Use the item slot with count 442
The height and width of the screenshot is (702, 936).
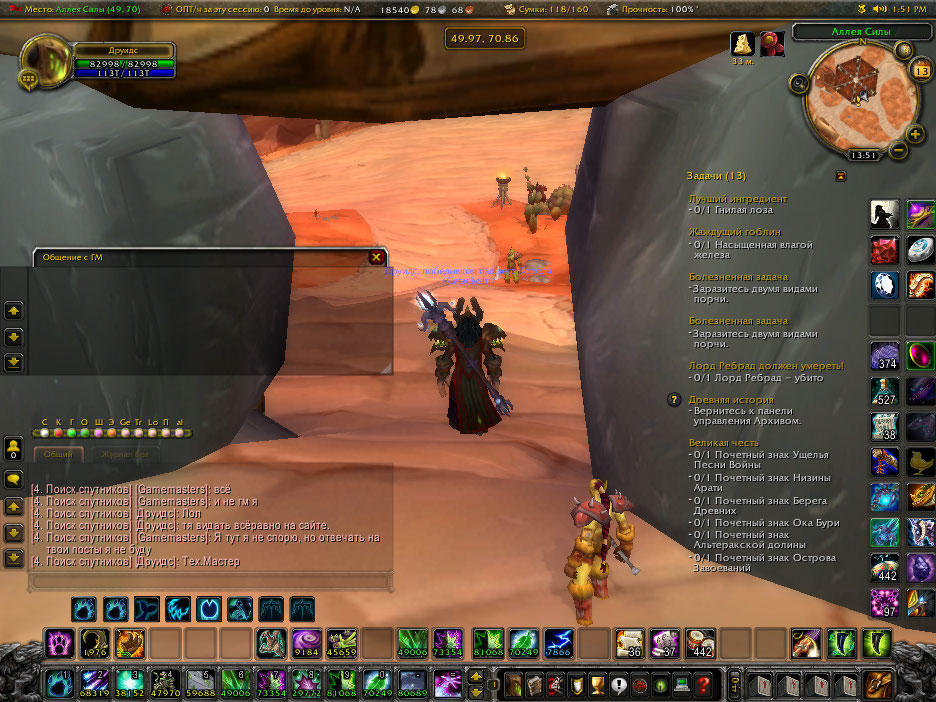701,641
